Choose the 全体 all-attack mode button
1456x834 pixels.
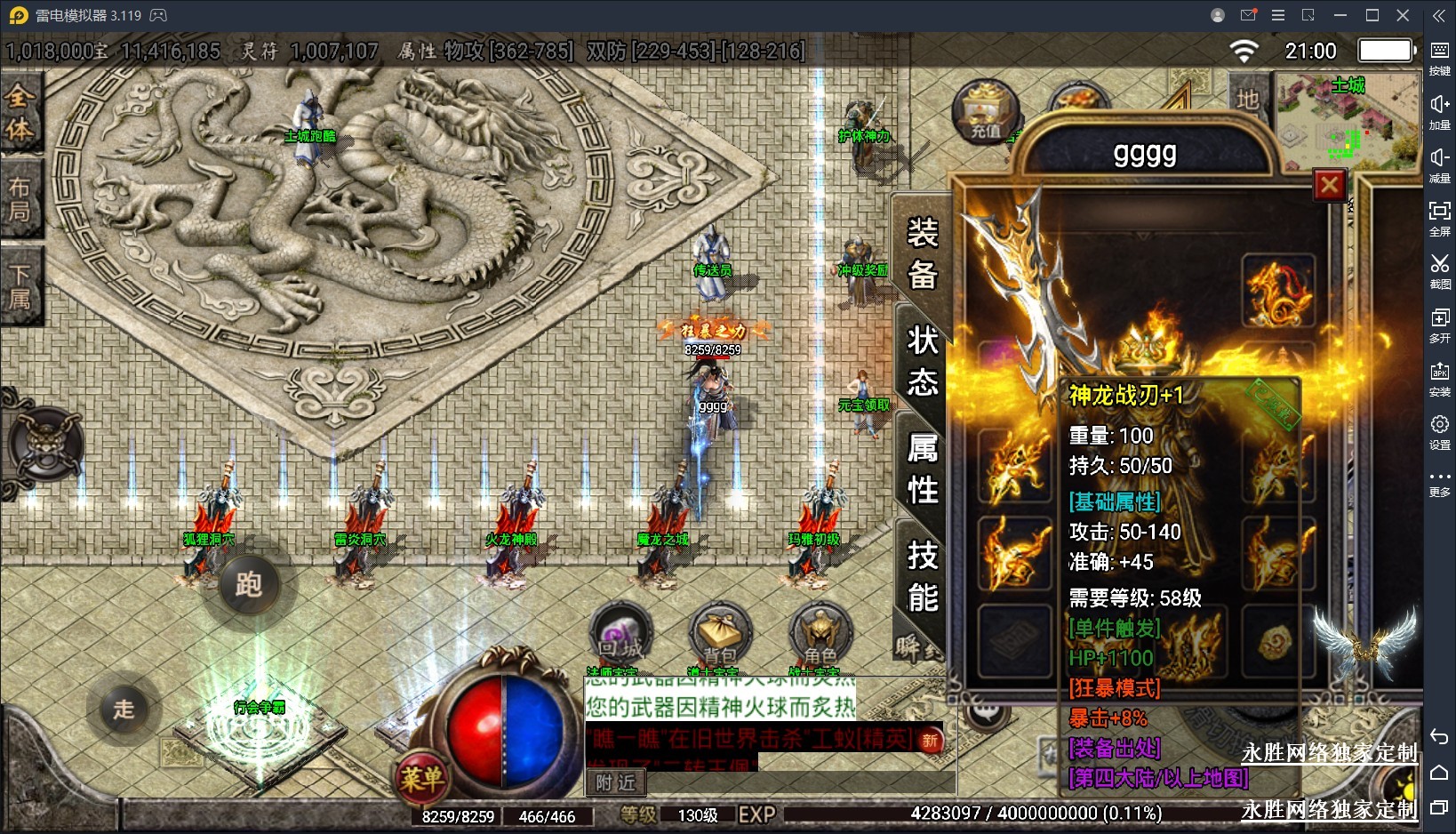pos(20,111)
